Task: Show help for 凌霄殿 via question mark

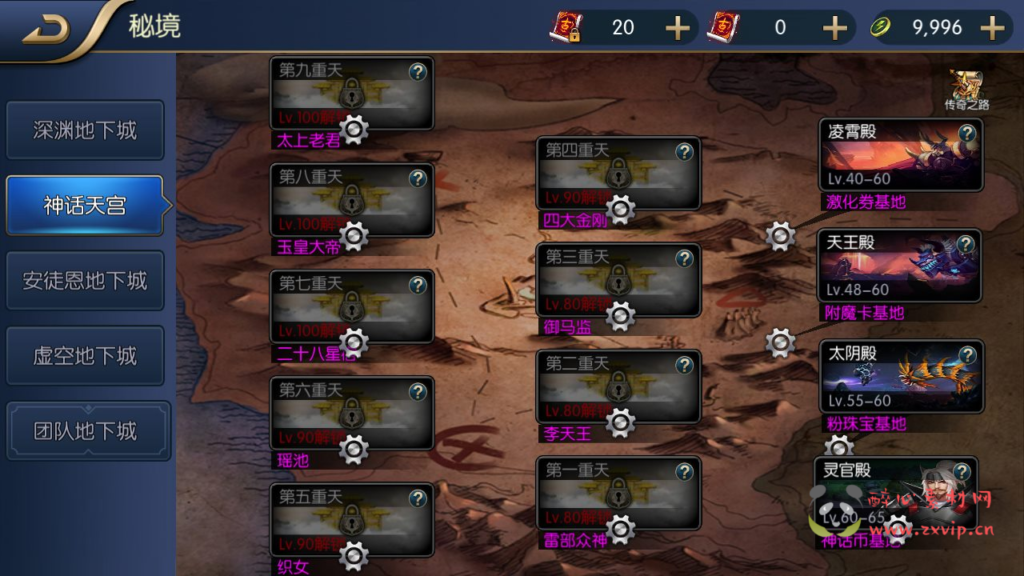Action: [x=967, y=133]
